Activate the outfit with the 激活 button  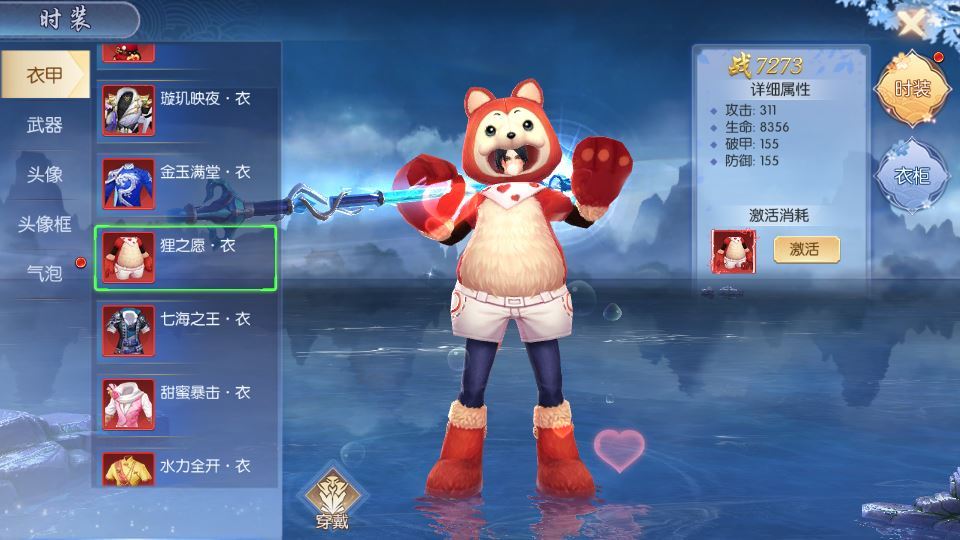806,249
